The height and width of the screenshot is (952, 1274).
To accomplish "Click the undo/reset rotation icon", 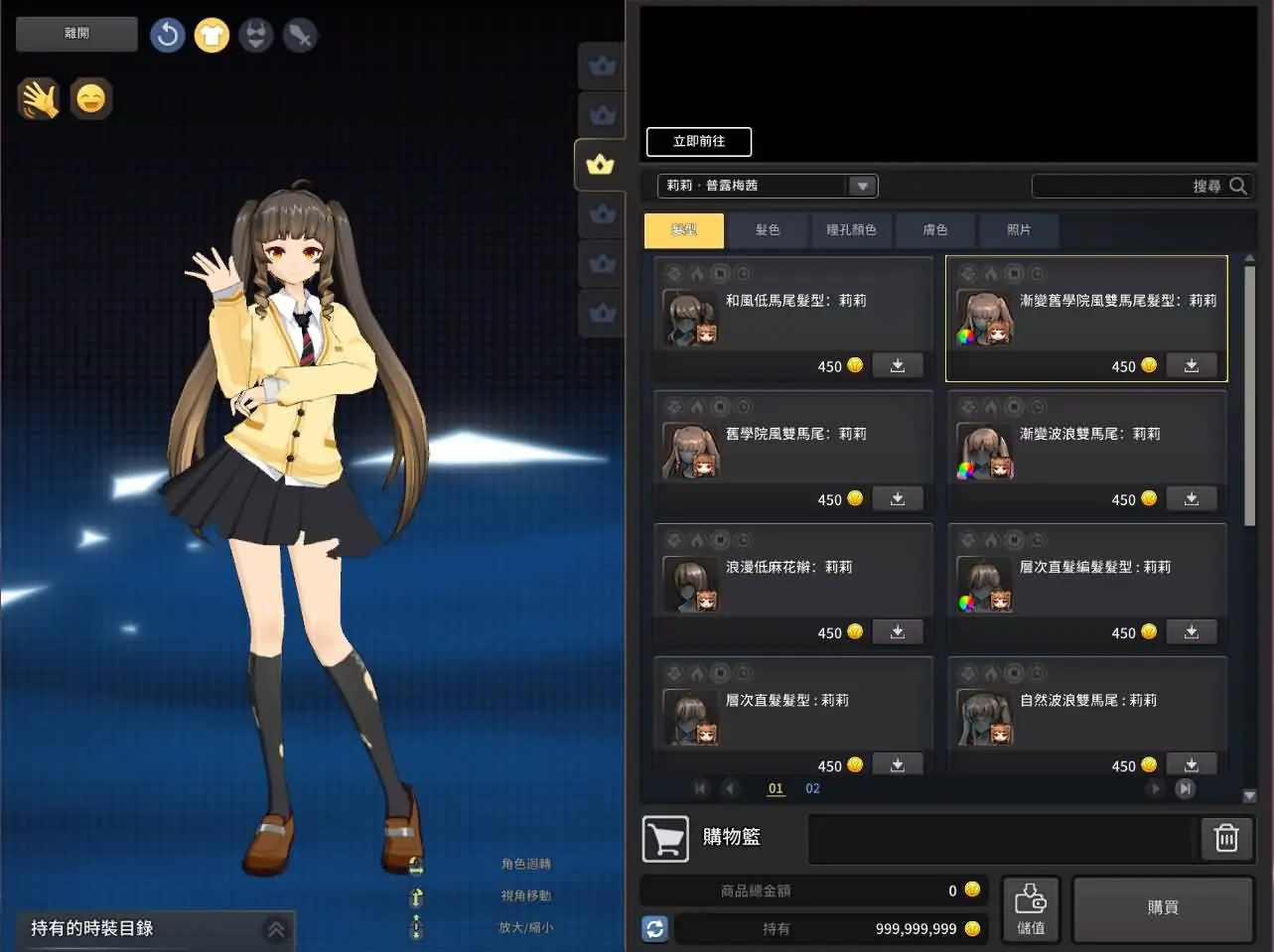I will point(167,33).
